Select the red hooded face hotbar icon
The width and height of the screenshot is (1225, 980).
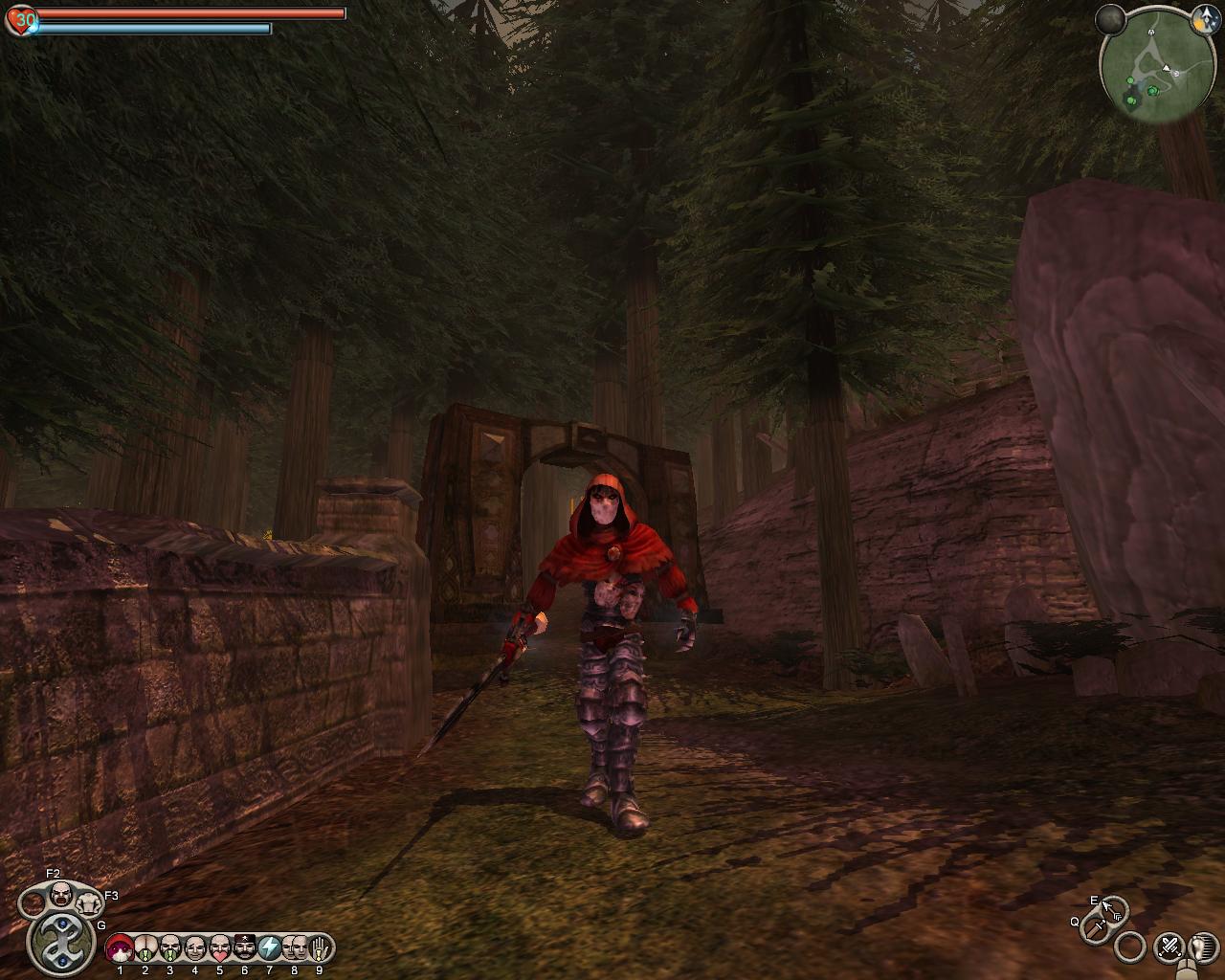coord(120,948)
